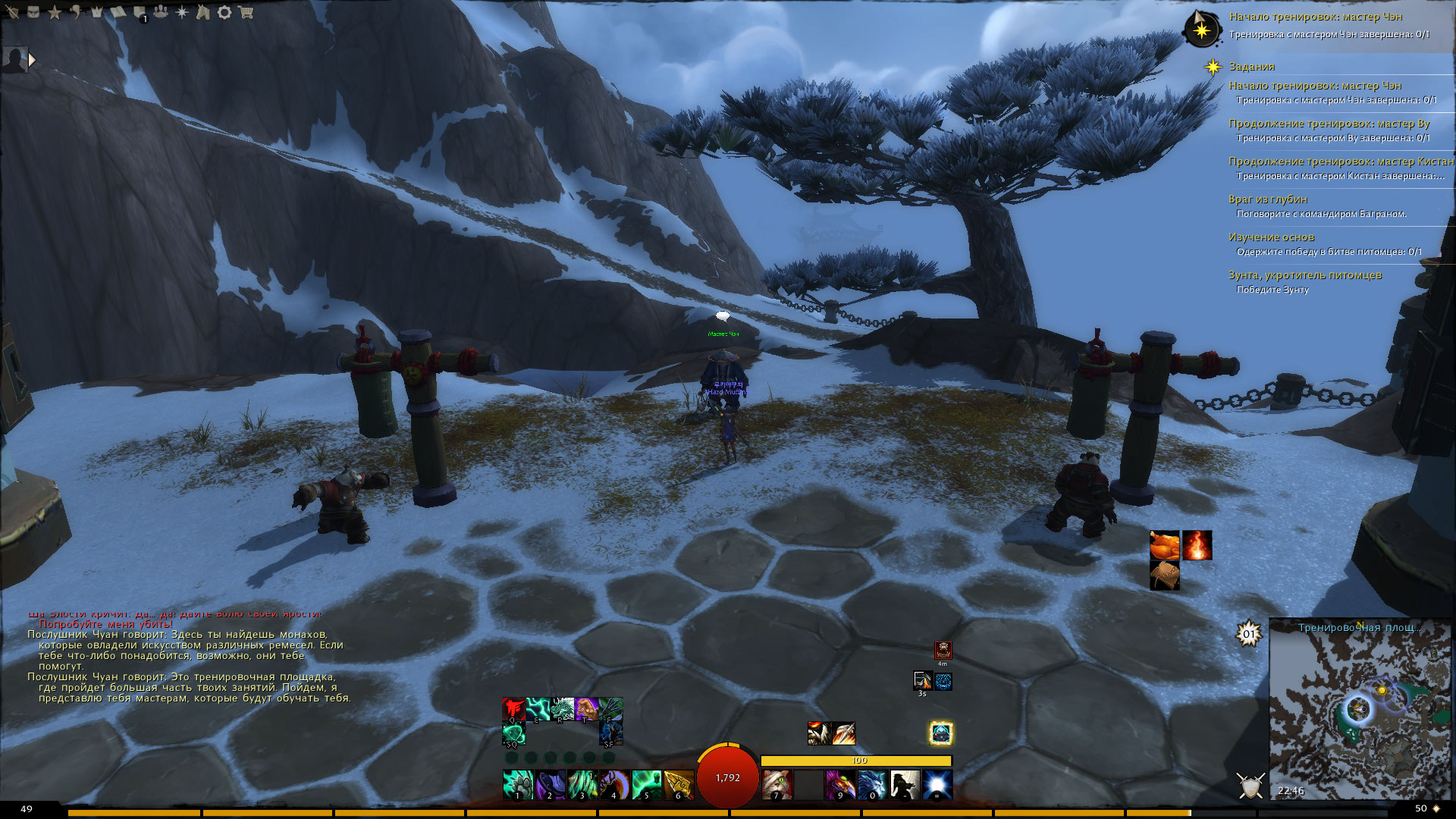Open the 'Задания' quest tracker header
This screenshot has width=1456, height=819.
click(1251, 67)
